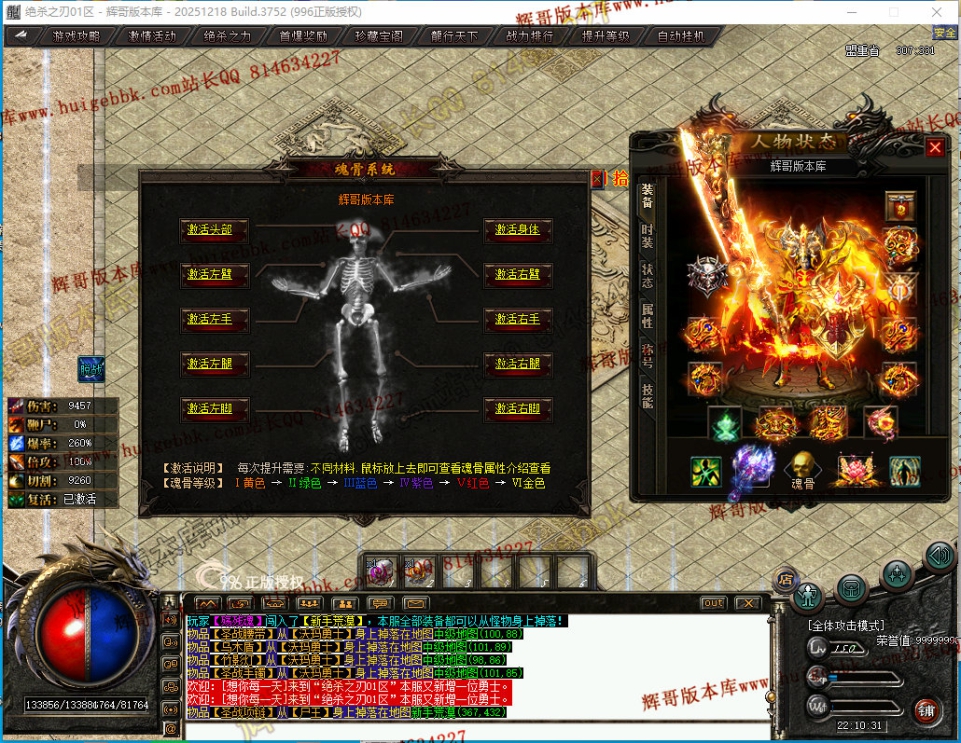
Task: Activate the body soul bone (激活身体)
Action: coord(517,230)
